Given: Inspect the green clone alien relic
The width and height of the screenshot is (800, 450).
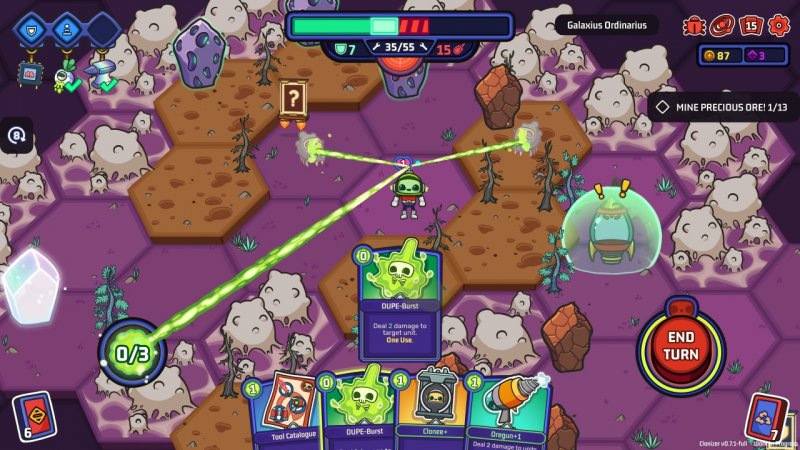Looking at the screenshot, I should [66, 72].
